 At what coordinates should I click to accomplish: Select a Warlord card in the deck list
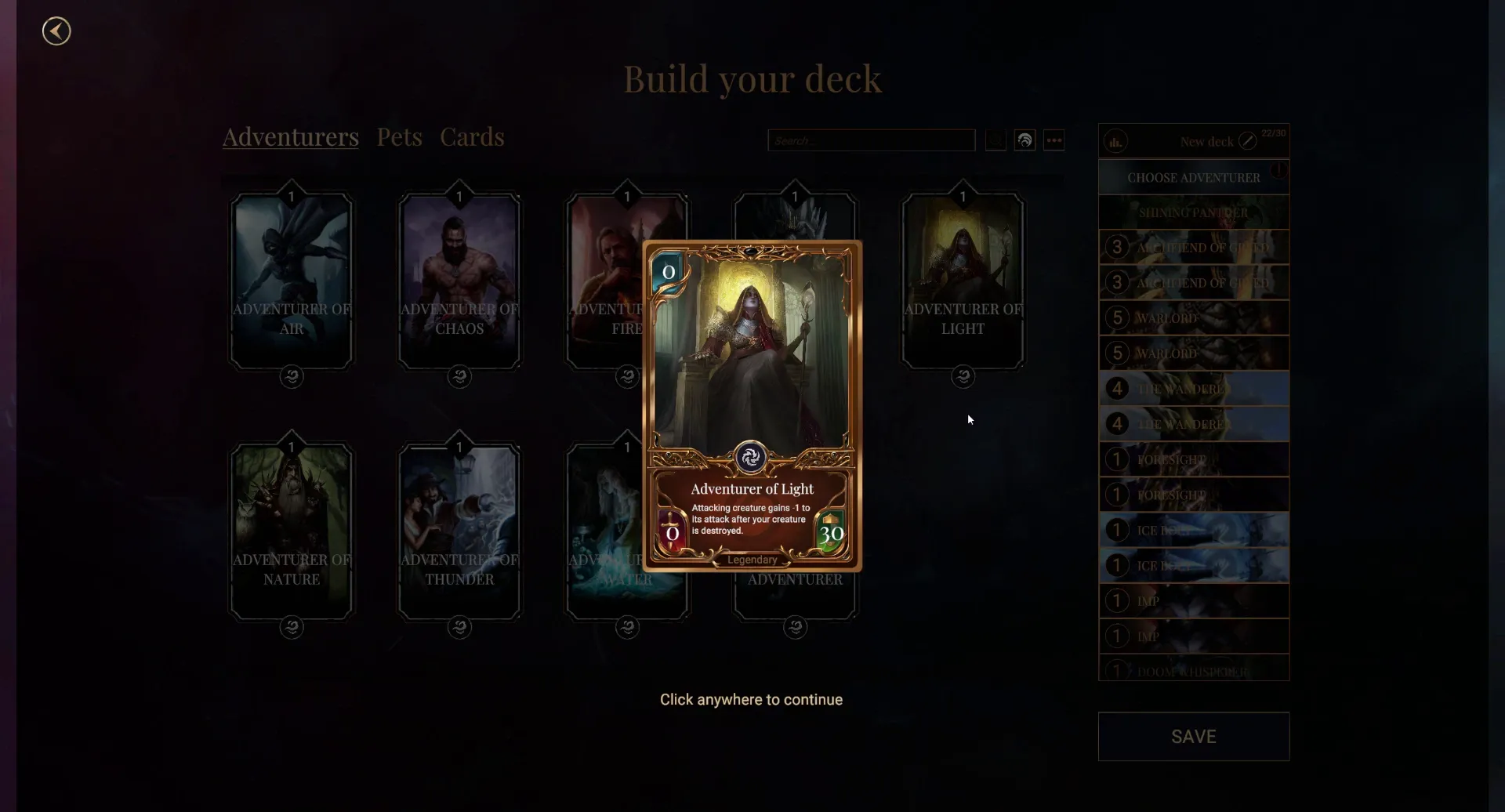tap(1193, 317)
